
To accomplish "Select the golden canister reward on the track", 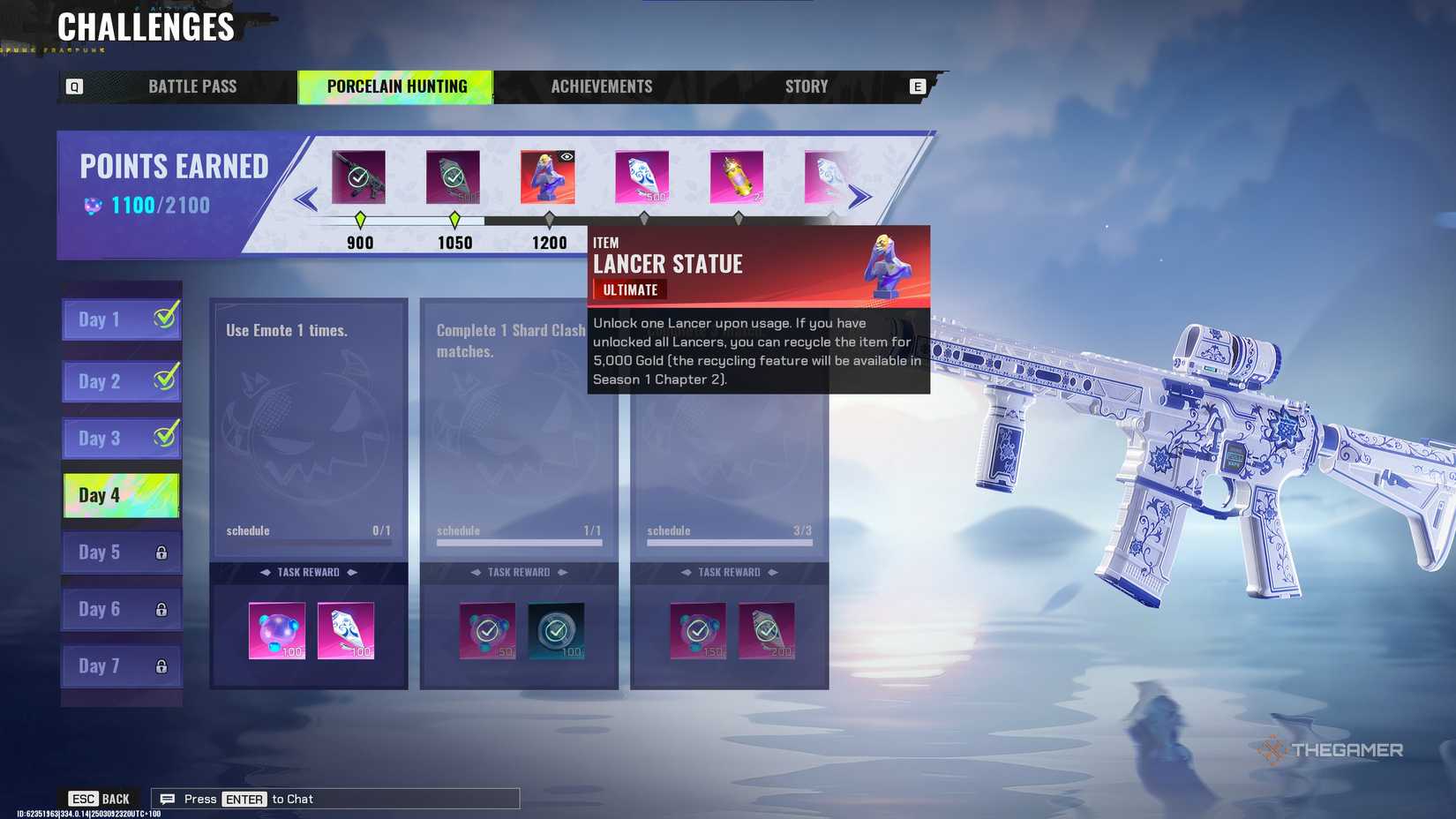I will pos(737,176).
